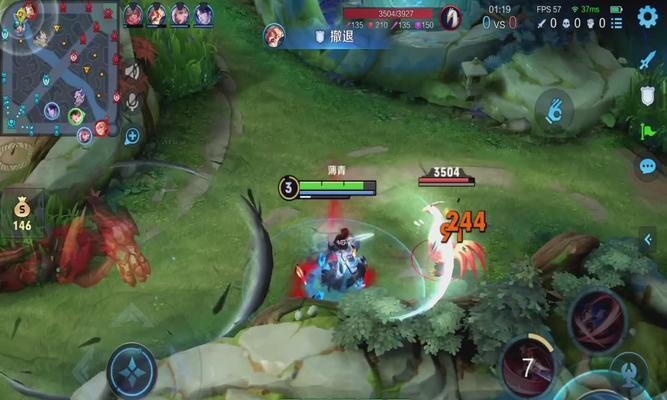Screen dimensions: 667x400
Task: Open the chat bubble quick messages
Action: tap(647, 166)
